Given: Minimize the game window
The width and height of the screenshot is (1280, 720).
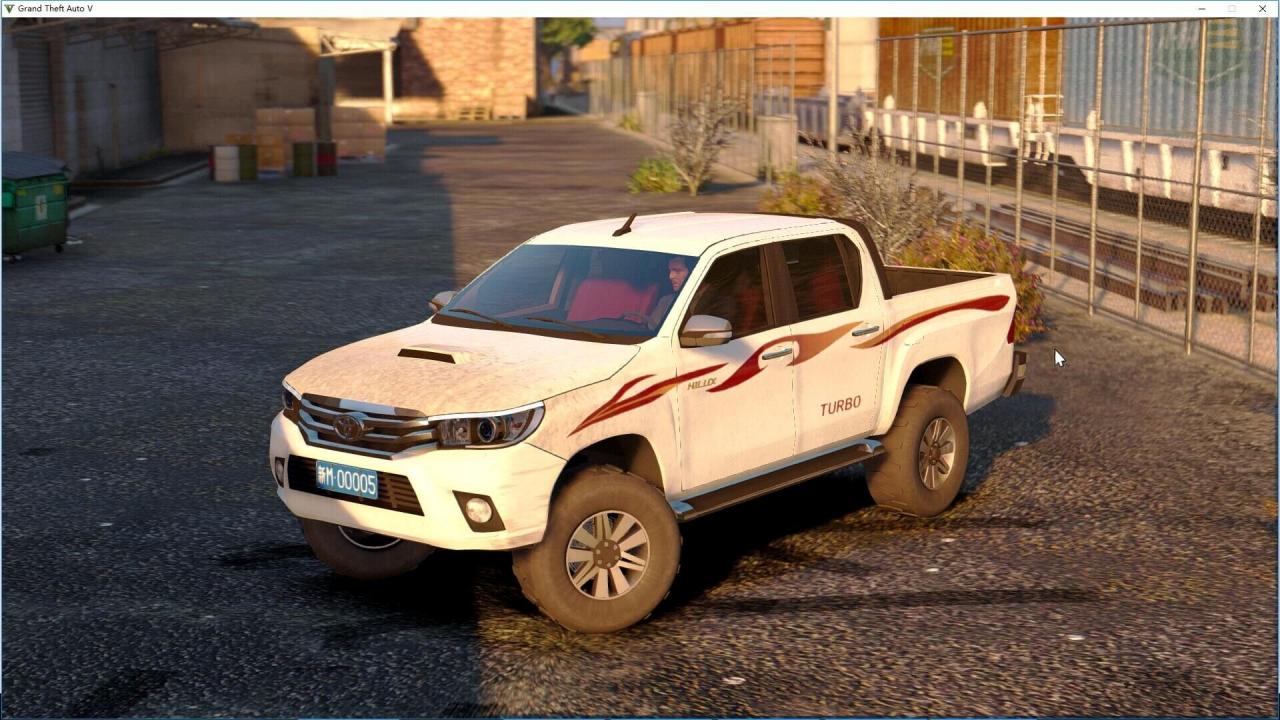Looking at the screenshot, I should [1201, 8].
